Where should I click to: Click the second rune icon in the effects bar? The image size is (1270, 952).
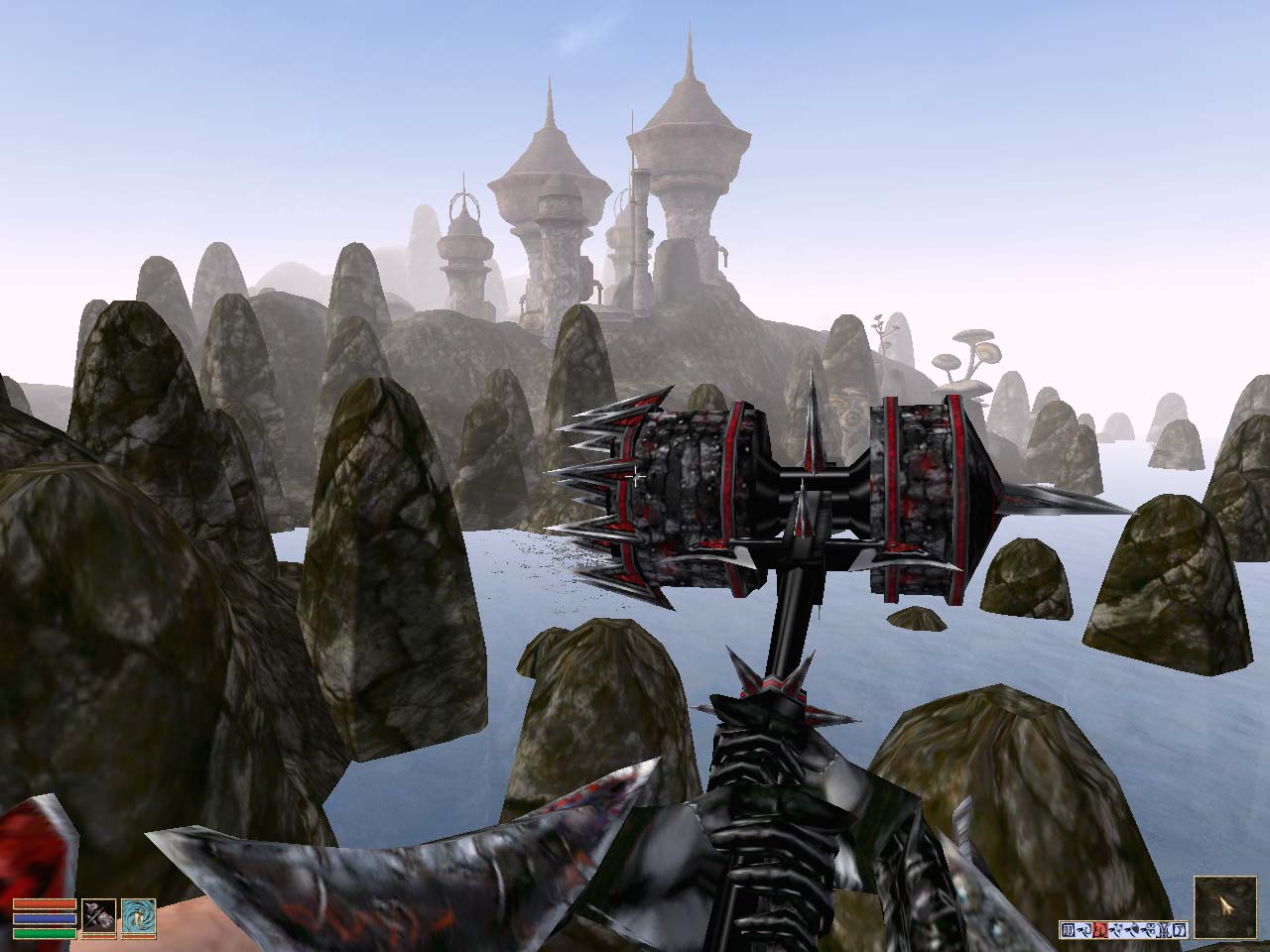point(1085,929)
